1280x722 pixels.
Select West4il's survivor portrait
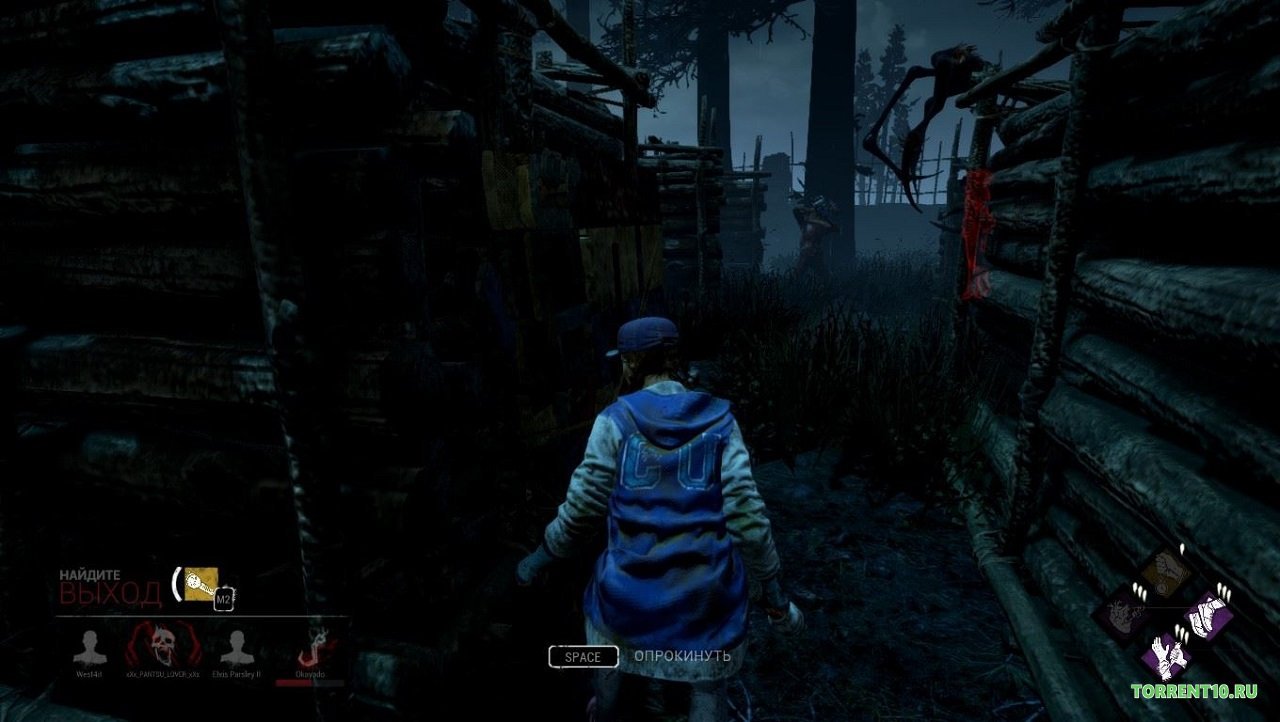pos(90,646)
